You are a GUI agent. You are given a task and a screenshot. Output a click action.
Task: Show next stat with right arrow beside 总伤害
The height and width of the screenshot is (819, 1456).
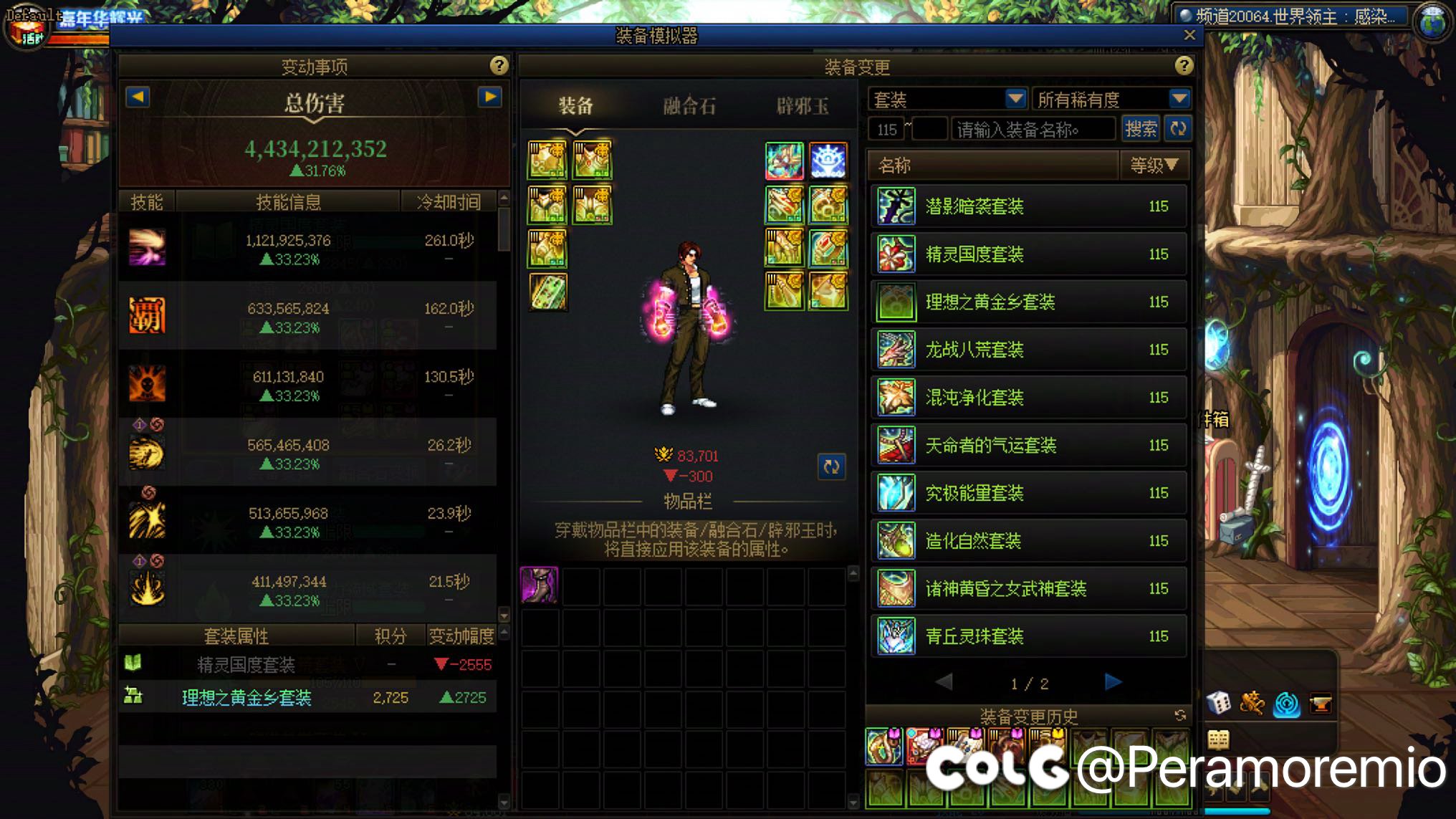pyautogui.click(x=490, y=97)
